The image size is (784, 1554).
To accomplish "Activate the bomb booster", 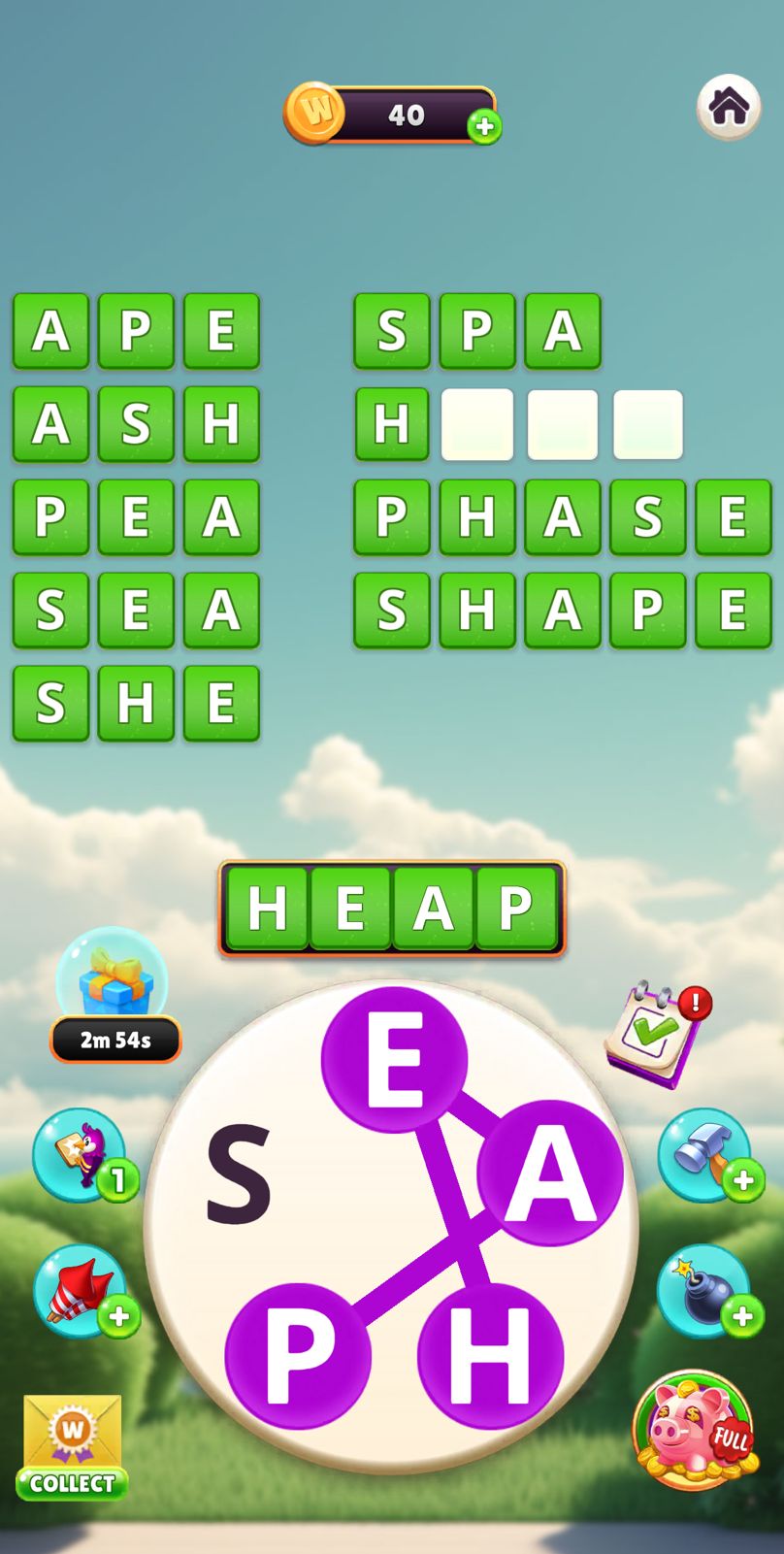I will point(705,1291).
